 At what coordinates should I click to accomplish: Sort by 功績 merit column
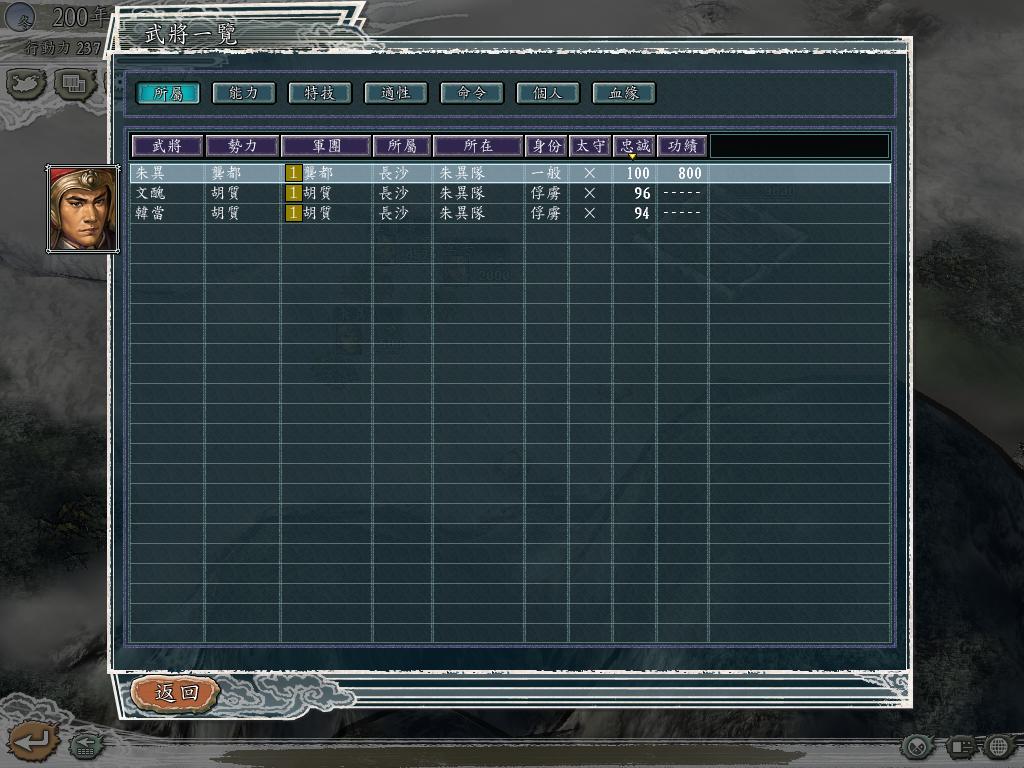click(x=682, y=146)
